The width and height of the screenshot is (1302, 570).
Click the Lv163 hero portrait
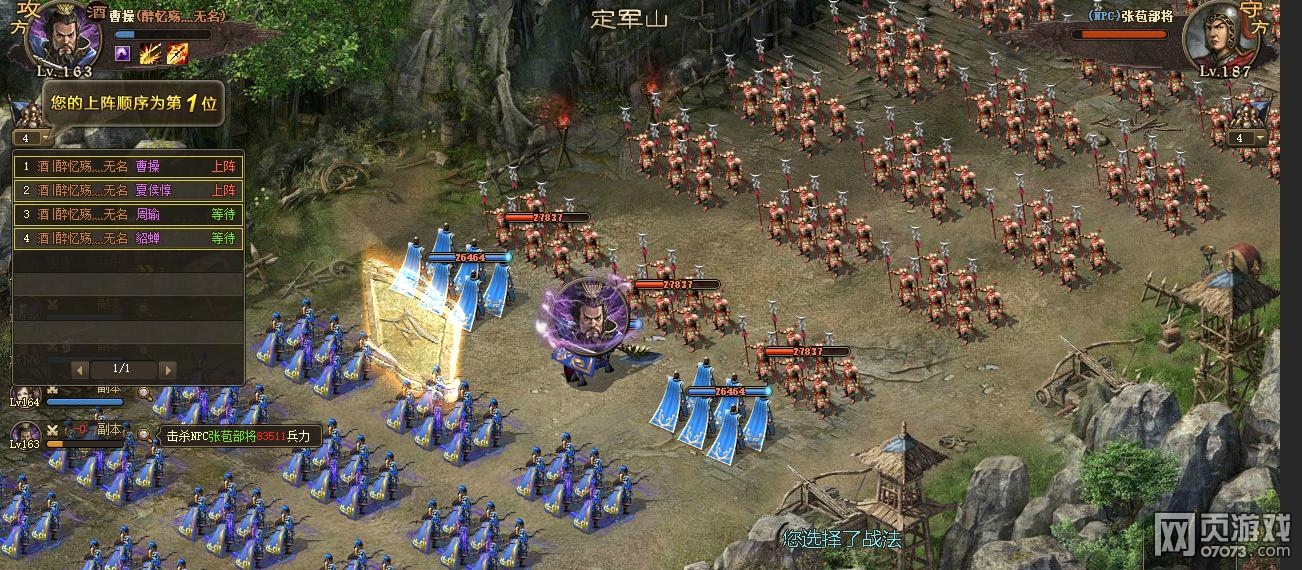click(27, 432)
